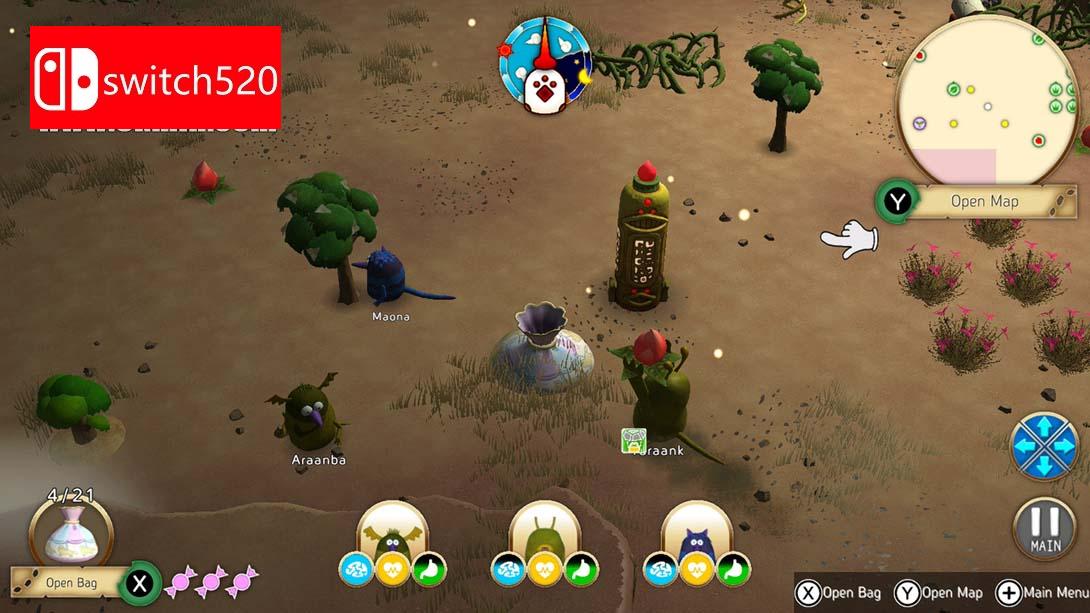Screen dimensions: 1090x613
Task: Click the Open Map label
Action: [x=984, y=201]
